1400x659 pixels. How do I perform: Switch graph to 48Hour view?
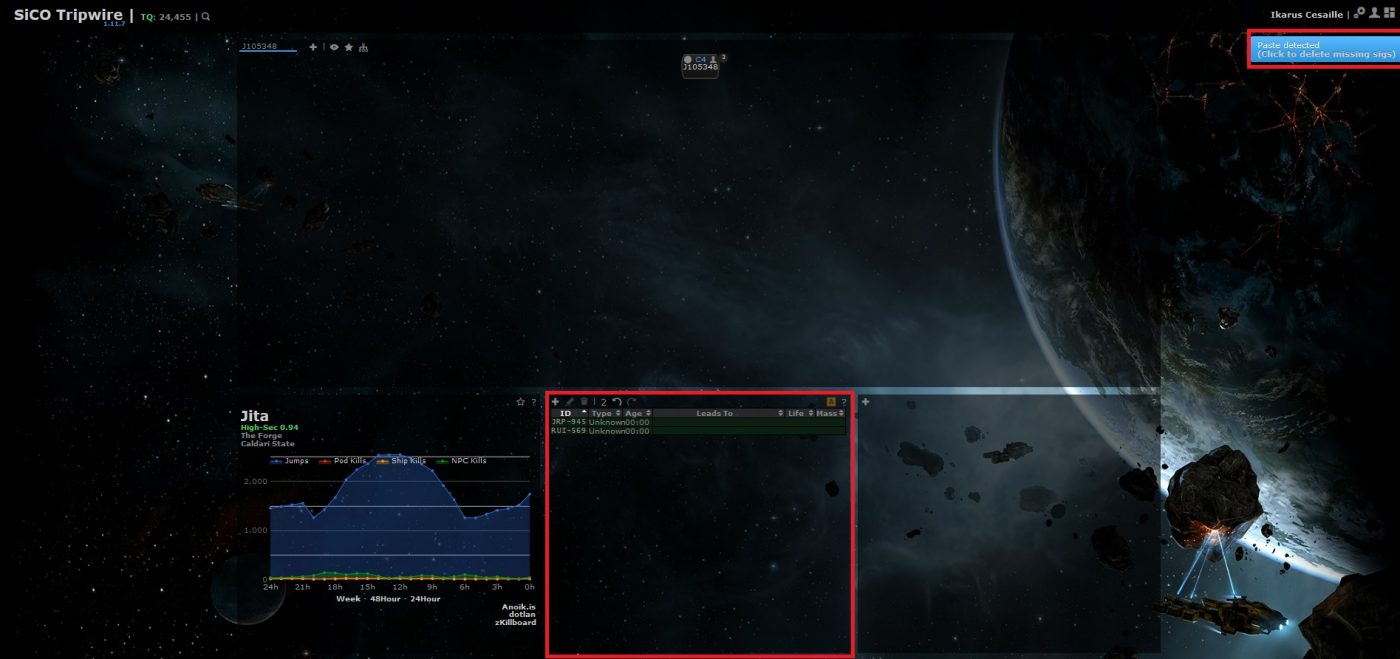pyautogui.click(x=383, y=599)
